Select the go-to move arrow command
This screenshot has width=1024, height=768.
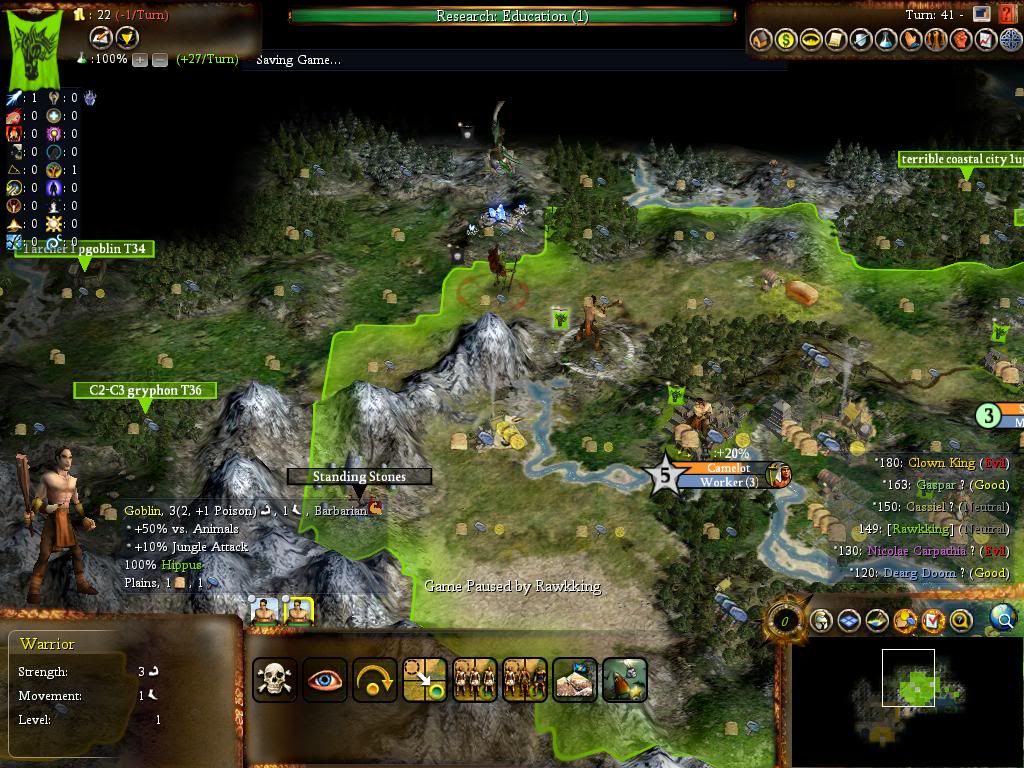tap(424, 680)
